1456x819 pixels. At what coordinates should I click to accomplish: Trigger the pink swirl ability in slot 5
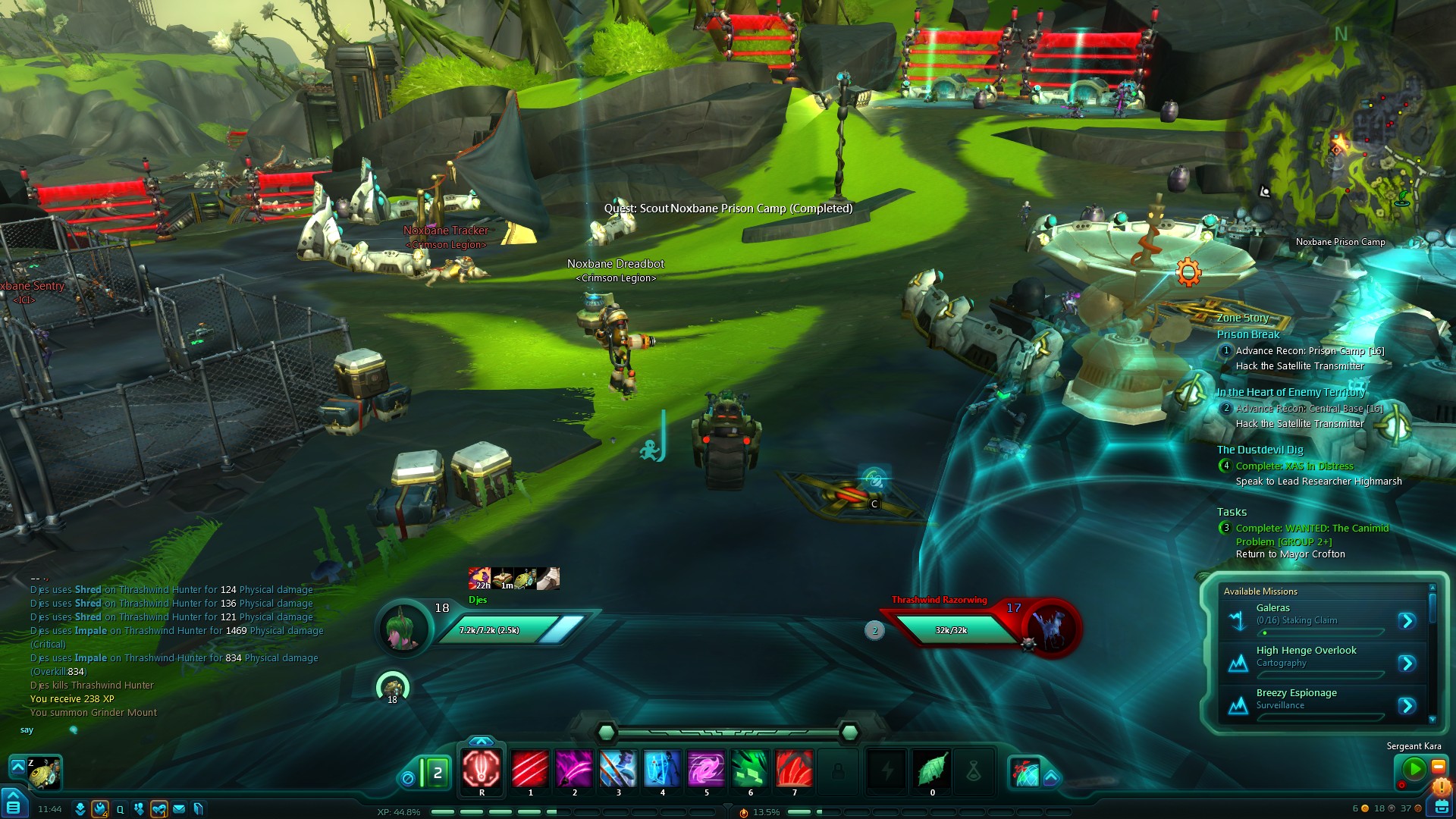click(x=706, y=769)
